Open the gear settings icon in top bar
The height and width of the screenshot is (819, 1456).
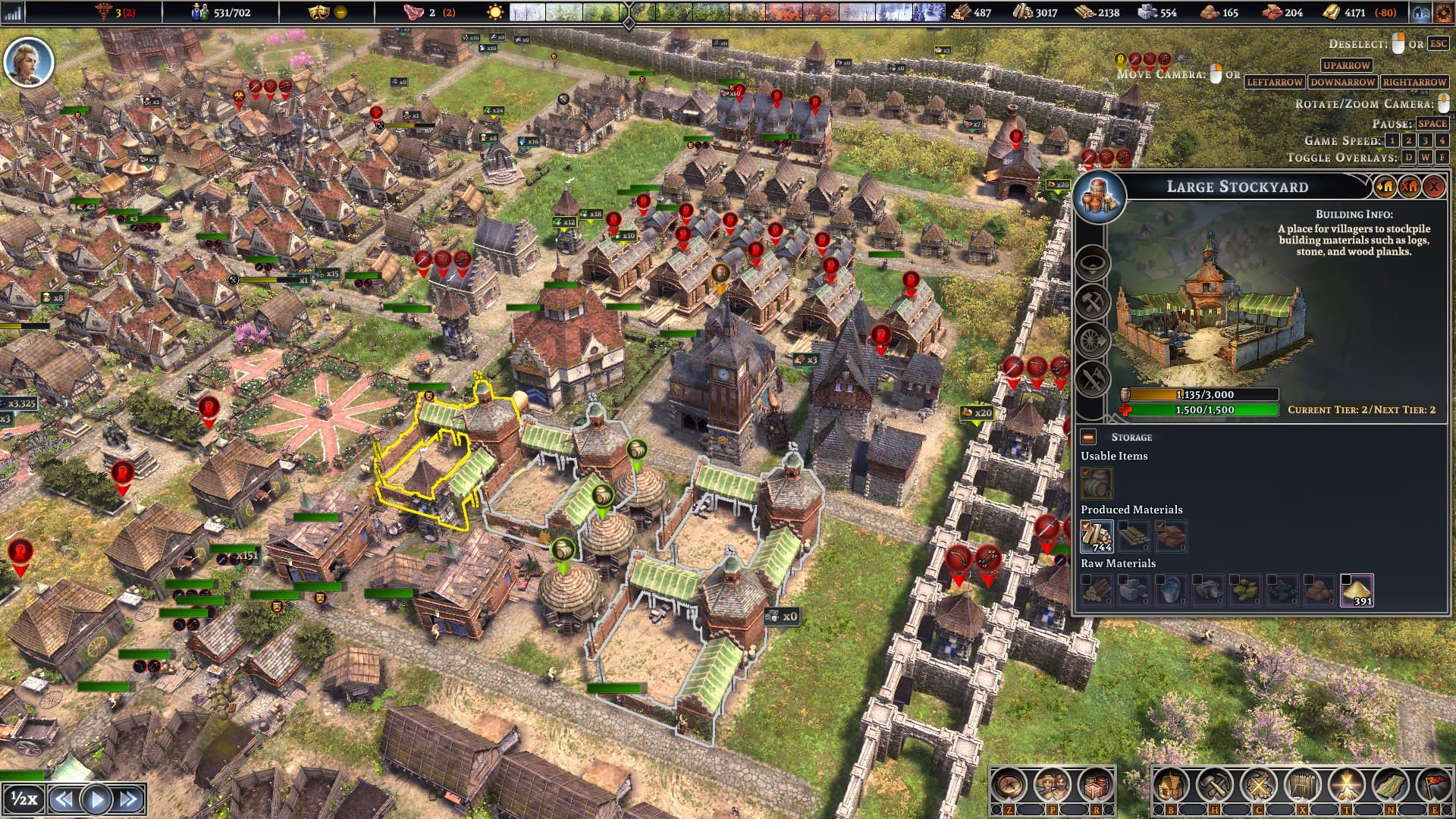coord(1443,12)
